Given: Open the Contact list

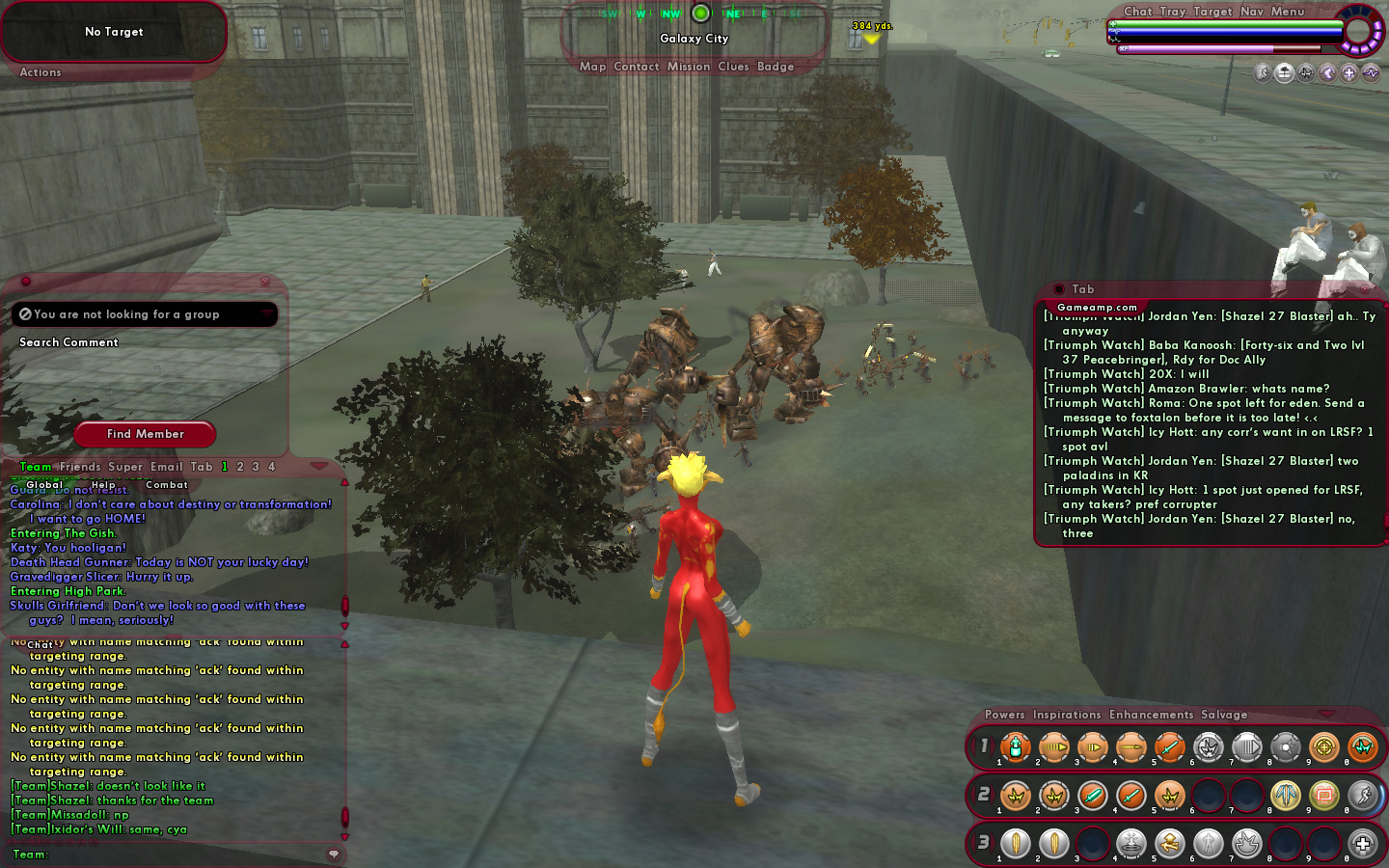Looking at the screenshot, I should coord(636,67).
